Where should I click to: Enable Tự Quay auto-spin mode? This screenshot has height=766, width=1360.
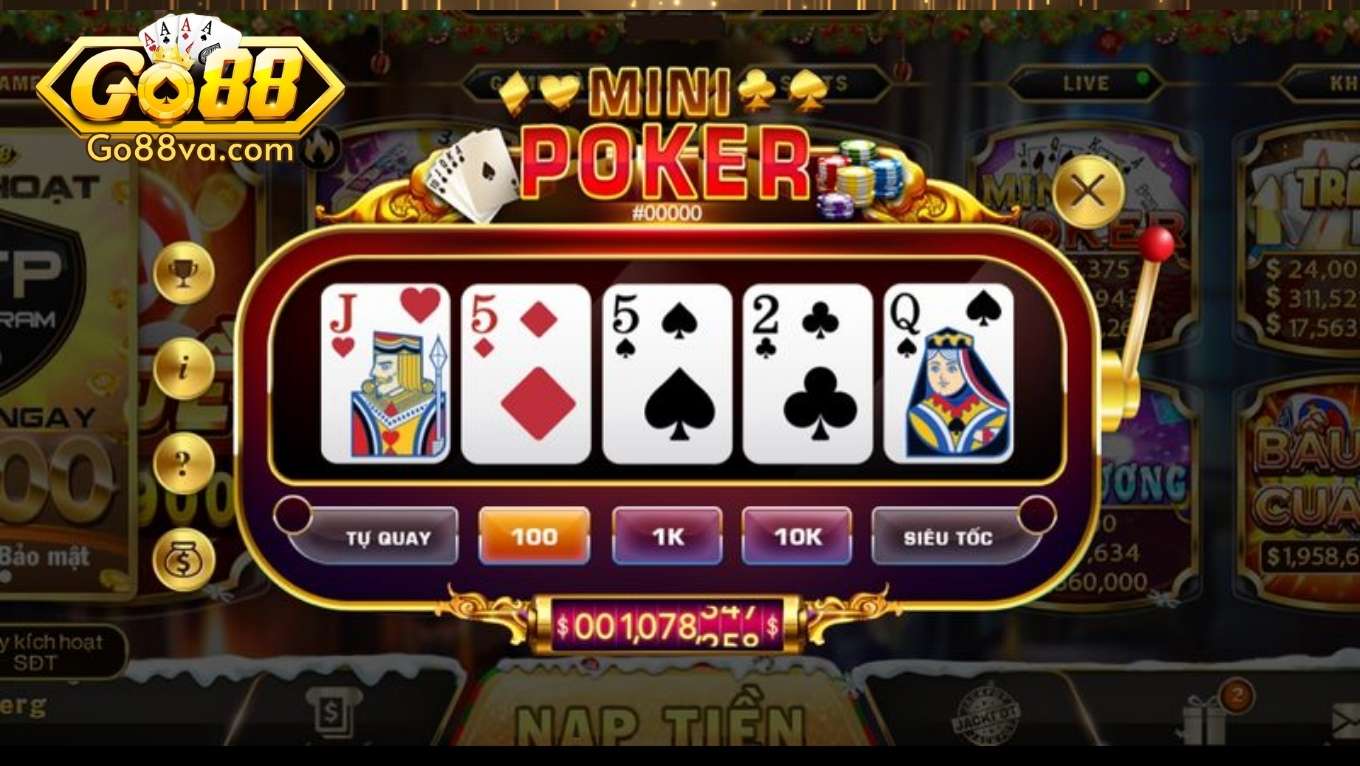tap(386, 535)
